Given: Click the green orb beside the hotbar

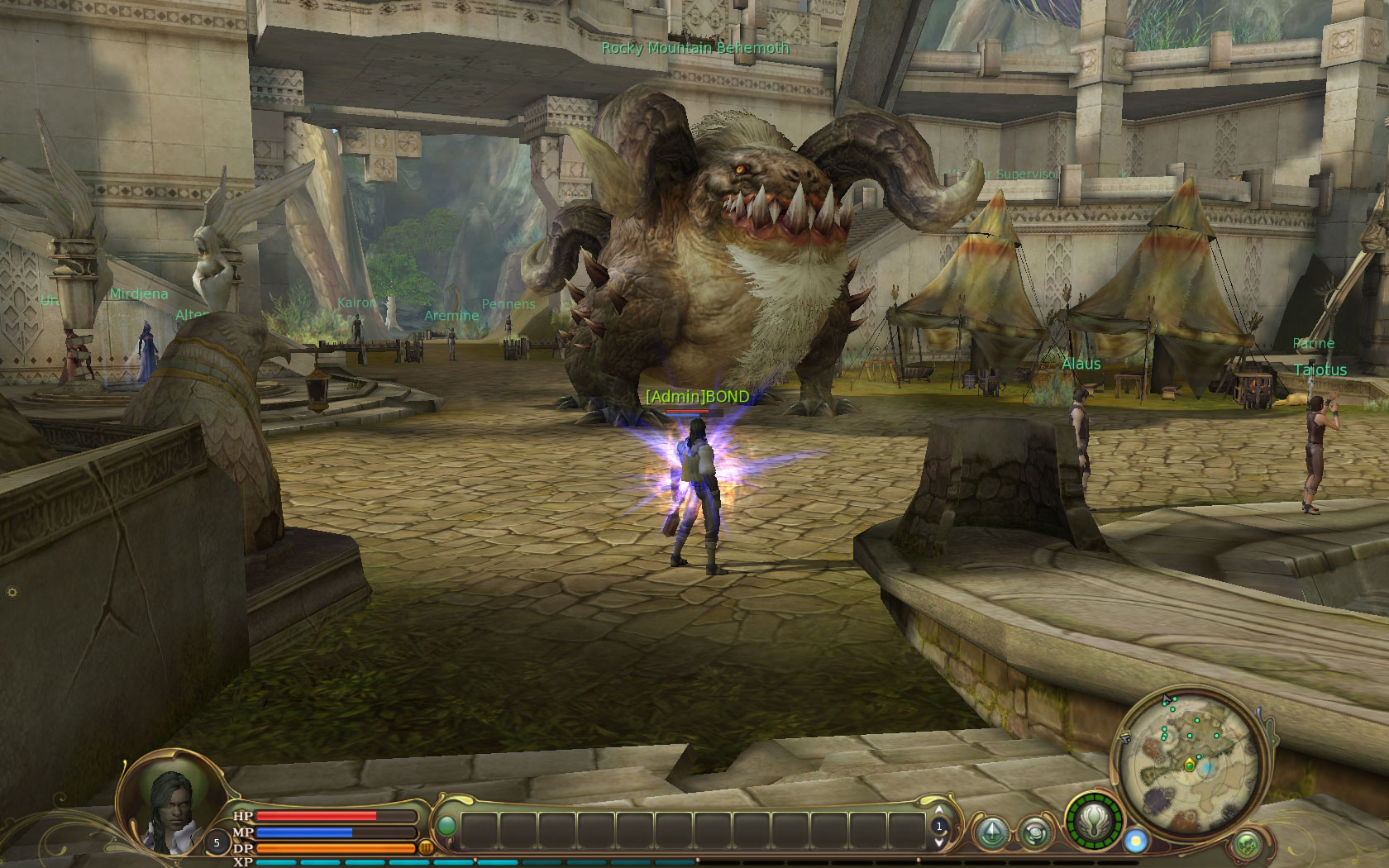Looking at the screenshot, I should pyautogui.click(x=446, y=826).
